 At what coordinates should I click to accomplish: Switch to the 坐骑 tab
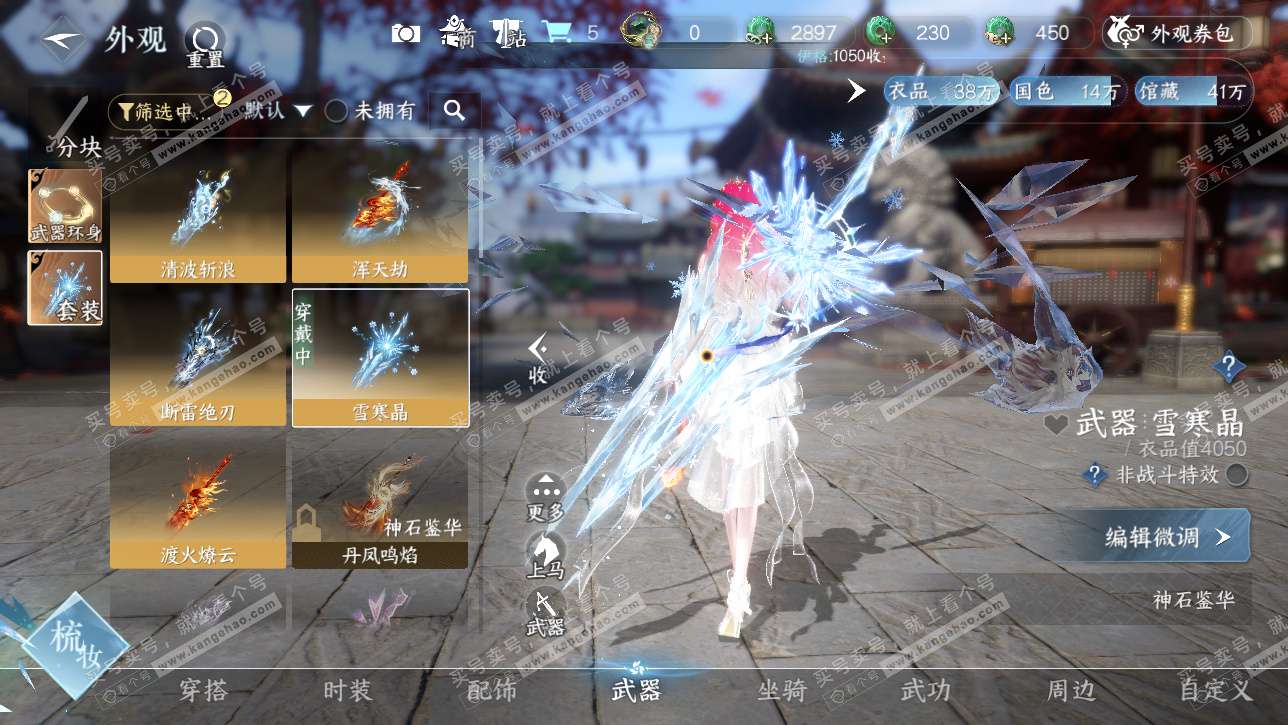point(782,690)
